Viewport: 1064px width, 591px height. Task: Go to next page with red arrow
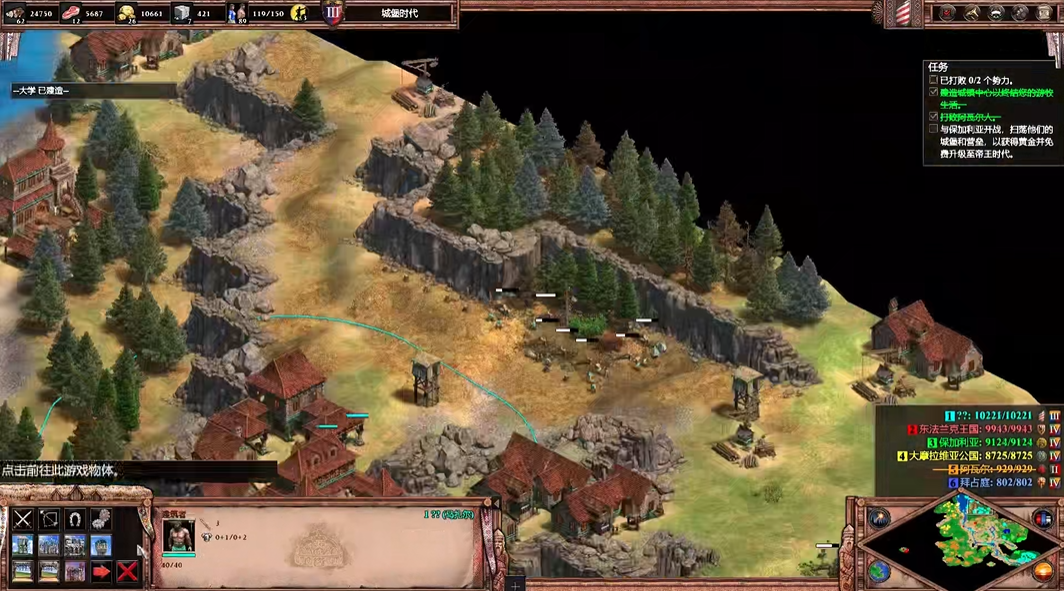(x=101, y=571)
